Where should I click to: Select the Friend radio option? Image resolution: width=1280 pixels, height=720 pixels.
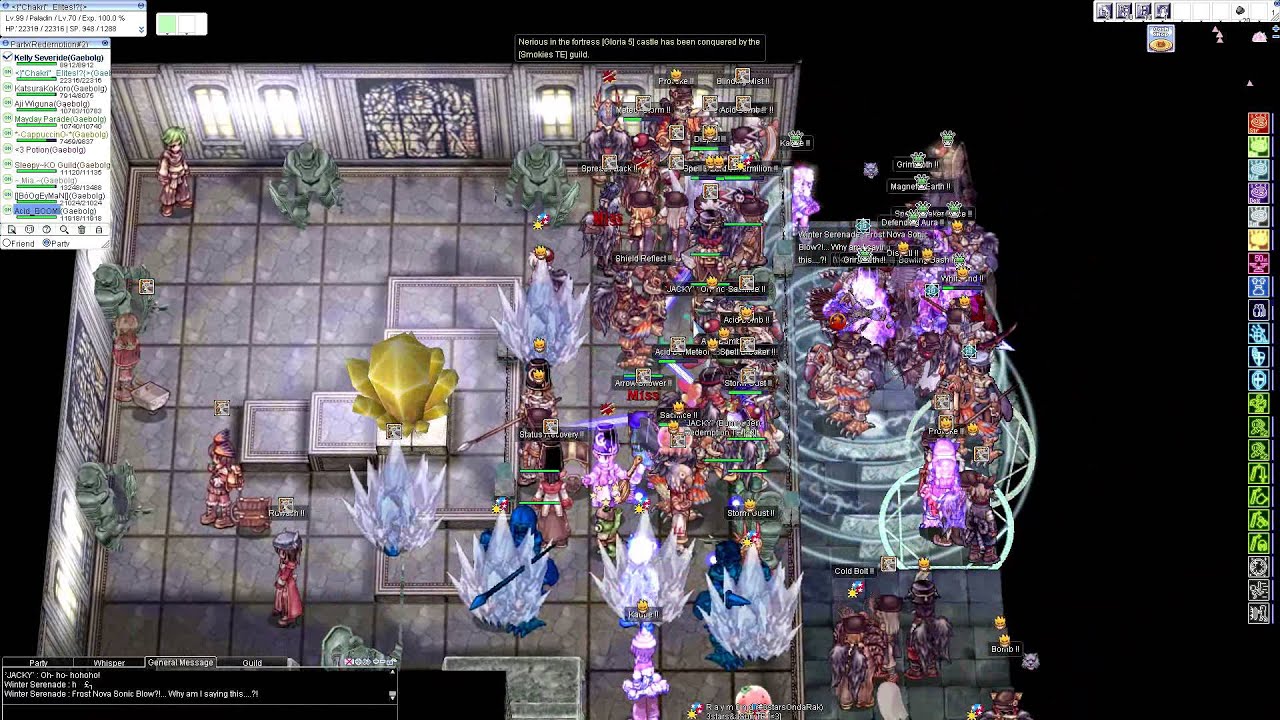[x=7, y=243]
